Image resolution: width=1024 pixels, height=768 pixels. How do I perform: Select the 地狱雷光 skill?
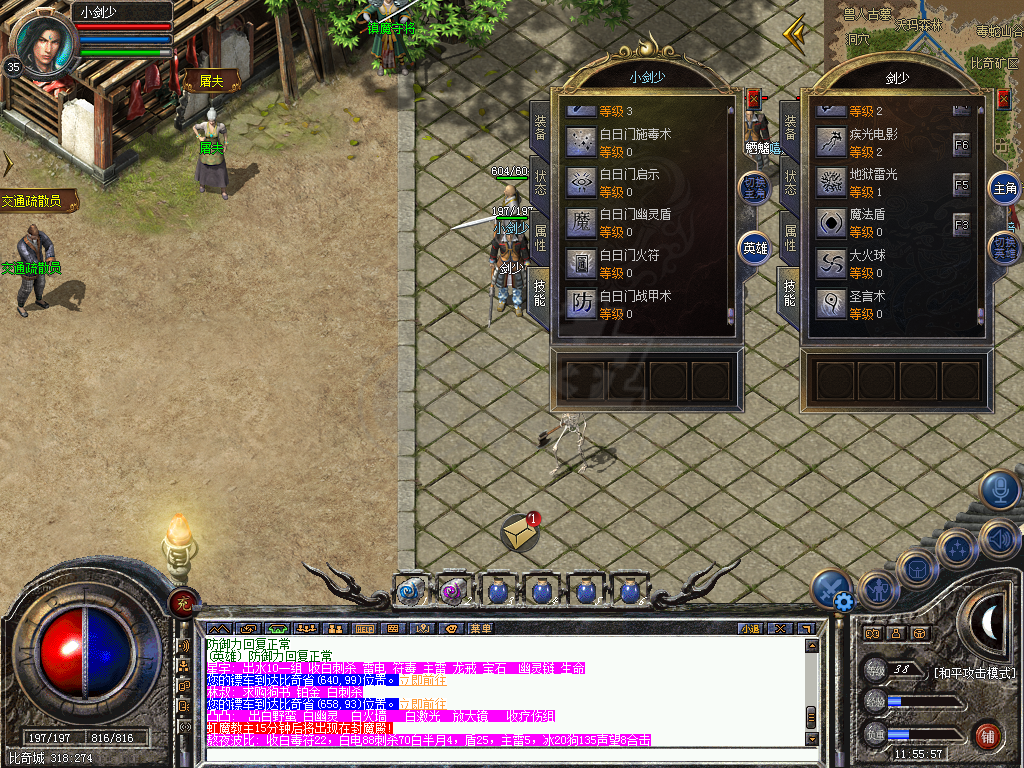click(832, 182)
